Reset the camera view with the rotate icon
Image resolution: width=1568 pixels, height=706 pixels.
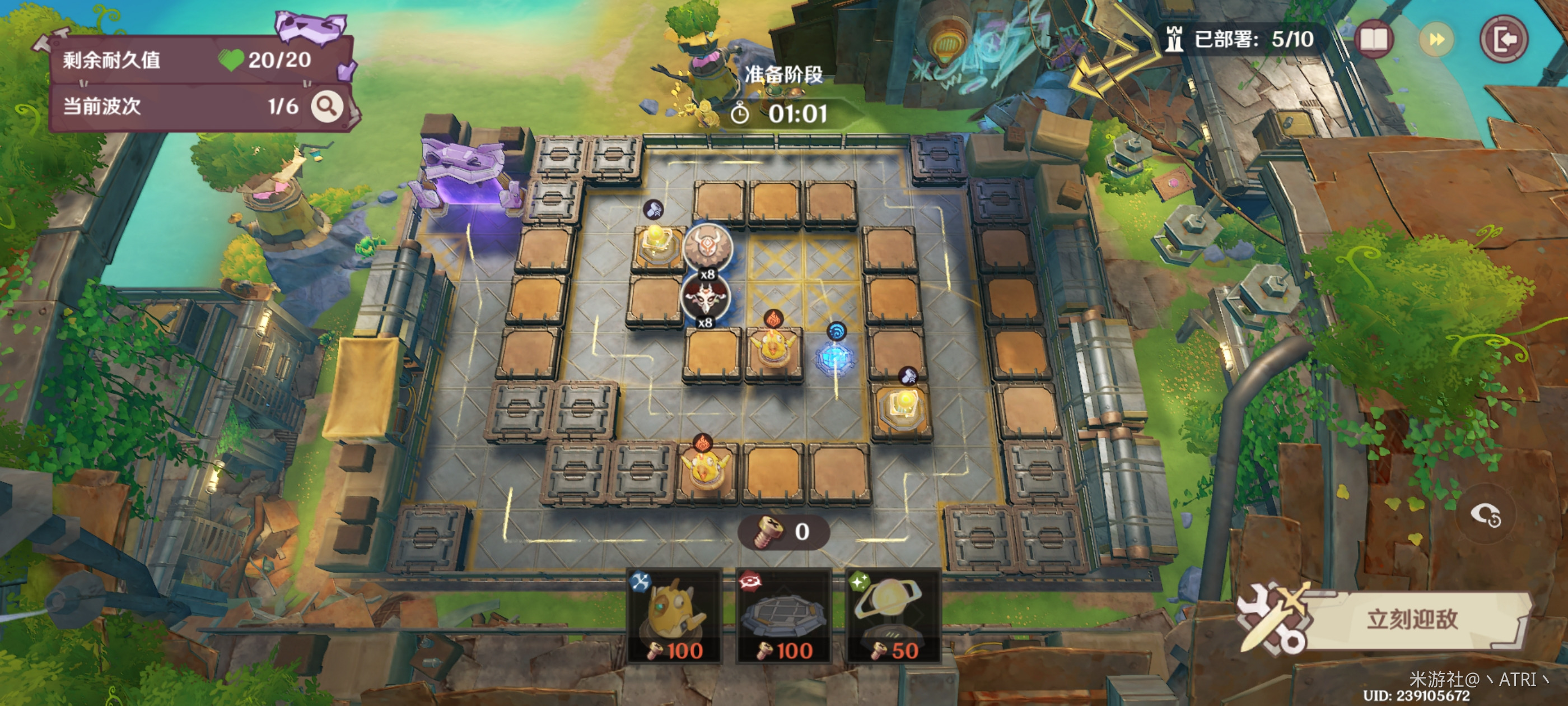[x=1485, y=516]
